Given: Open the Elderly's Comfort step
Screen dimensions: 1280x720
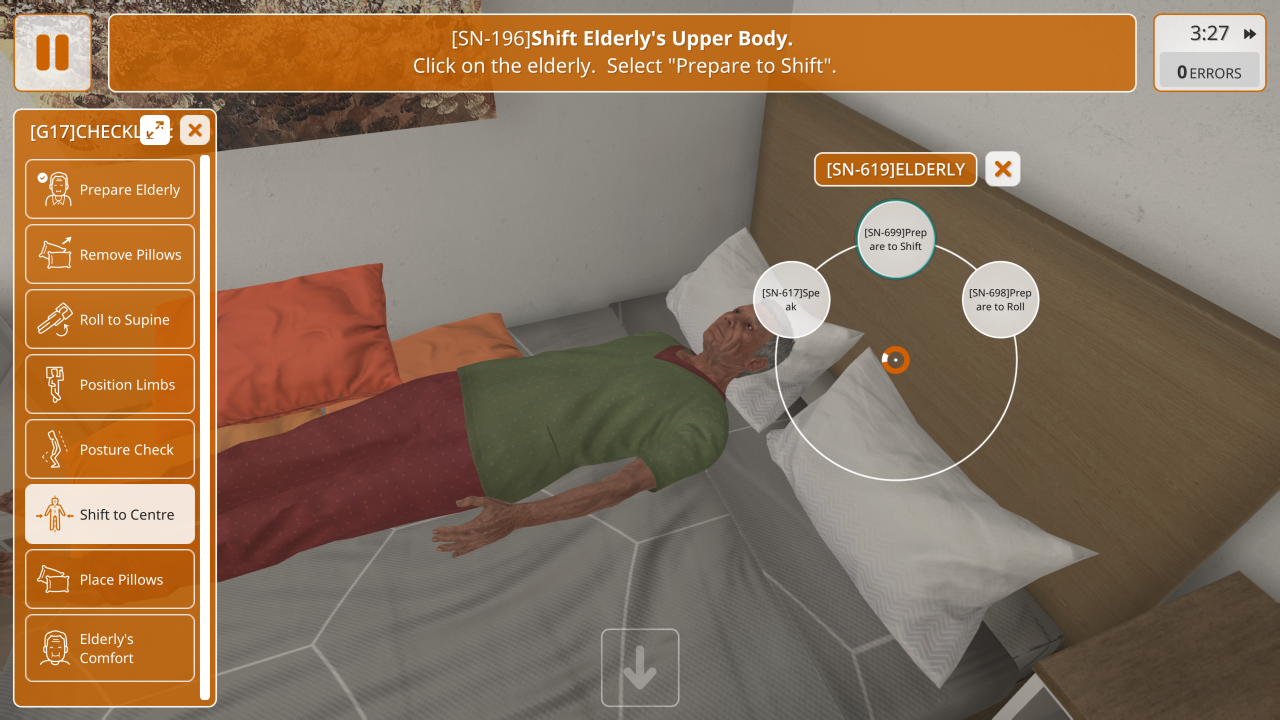Looking at the screenshot, I should click(110, 648).
